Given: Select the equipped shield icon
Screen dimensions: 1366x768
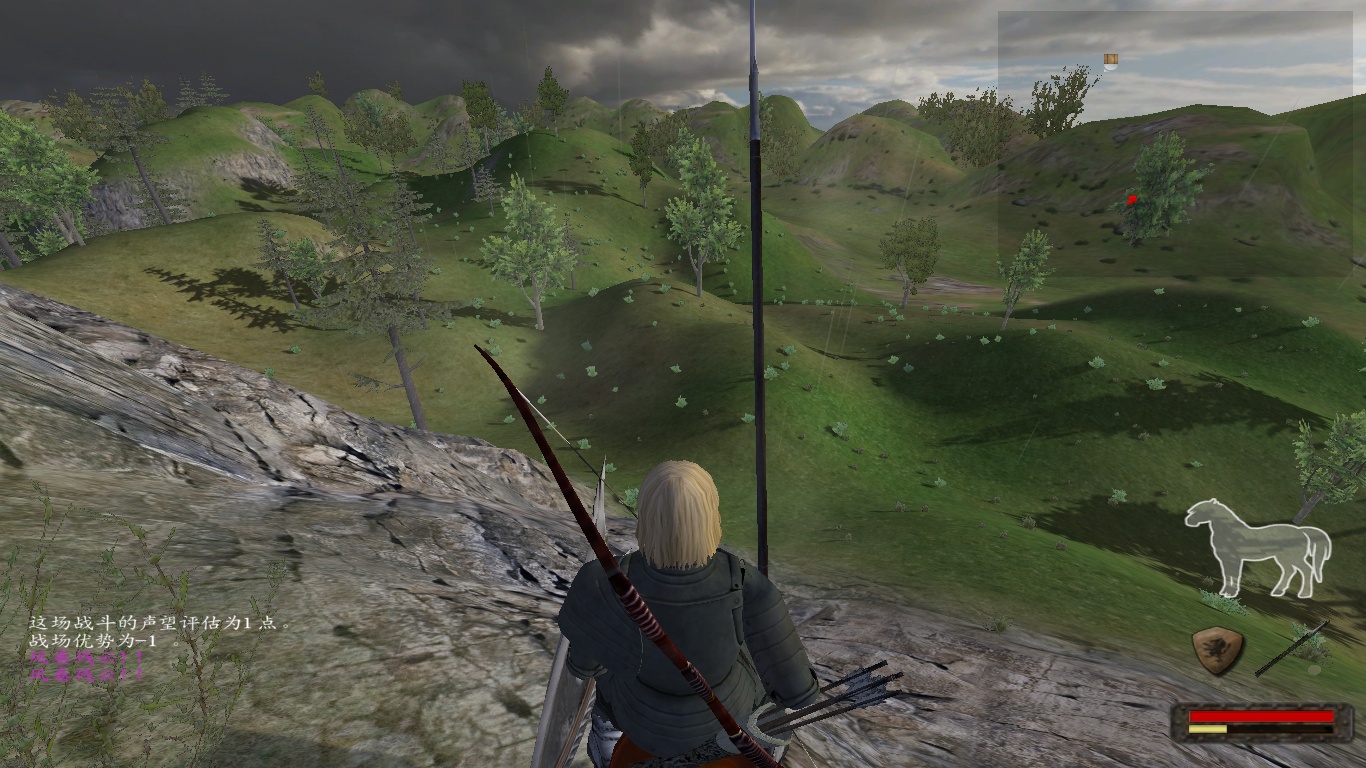Looking at the screenshot, I should coord(1218,649).
